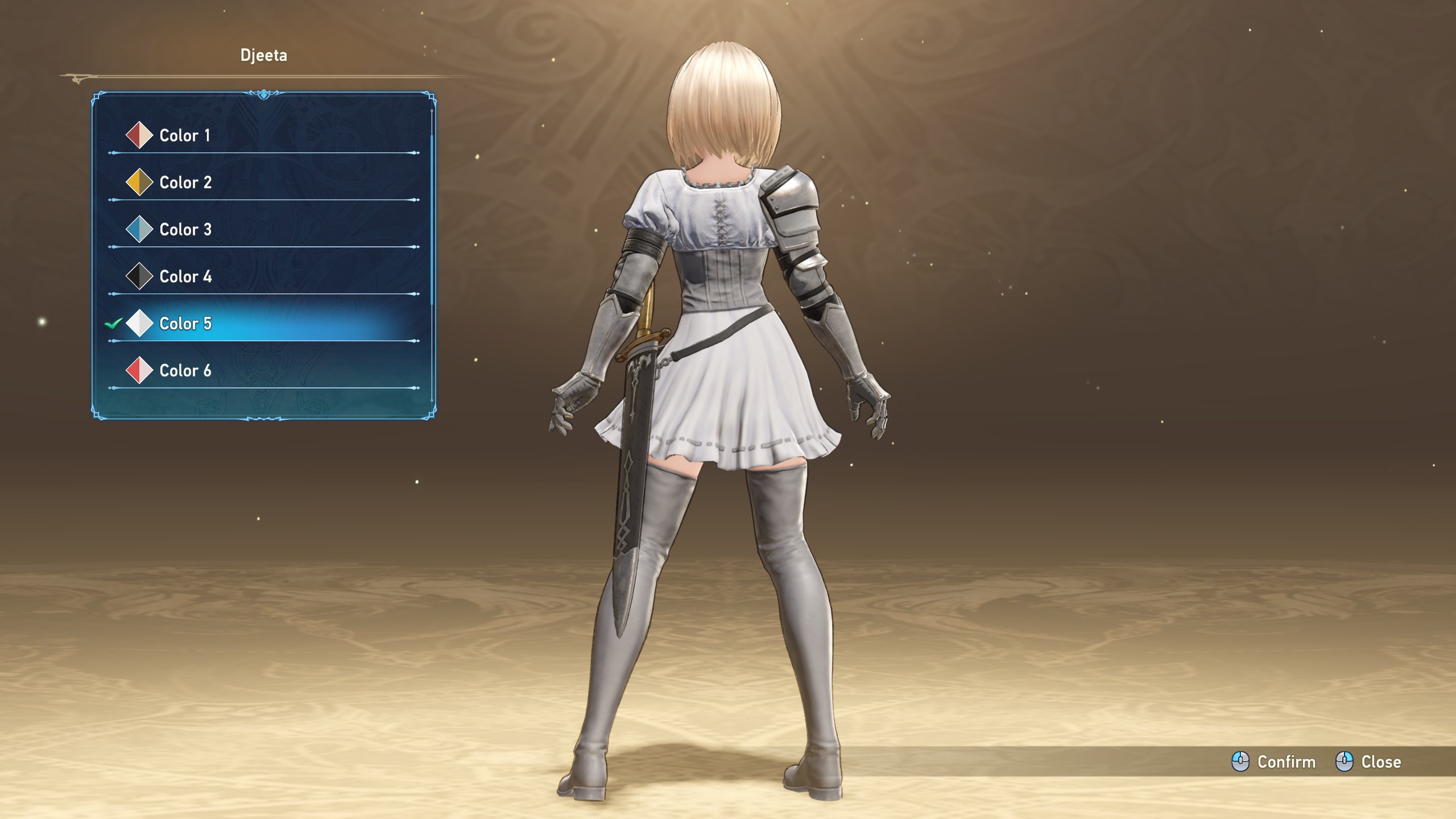Switch to the Color 4 black scheme
The image size is (1456, 819).
pos(185,277)
